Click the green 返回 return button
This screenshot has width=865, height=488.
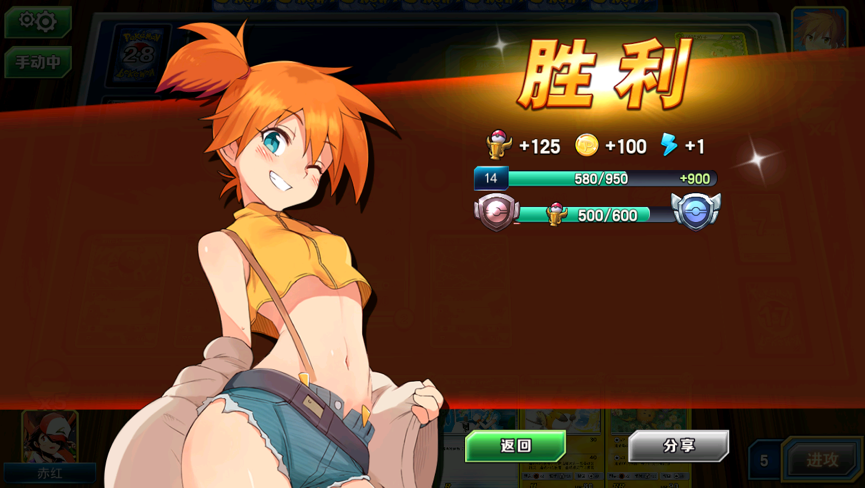click(x=515, y=446)
